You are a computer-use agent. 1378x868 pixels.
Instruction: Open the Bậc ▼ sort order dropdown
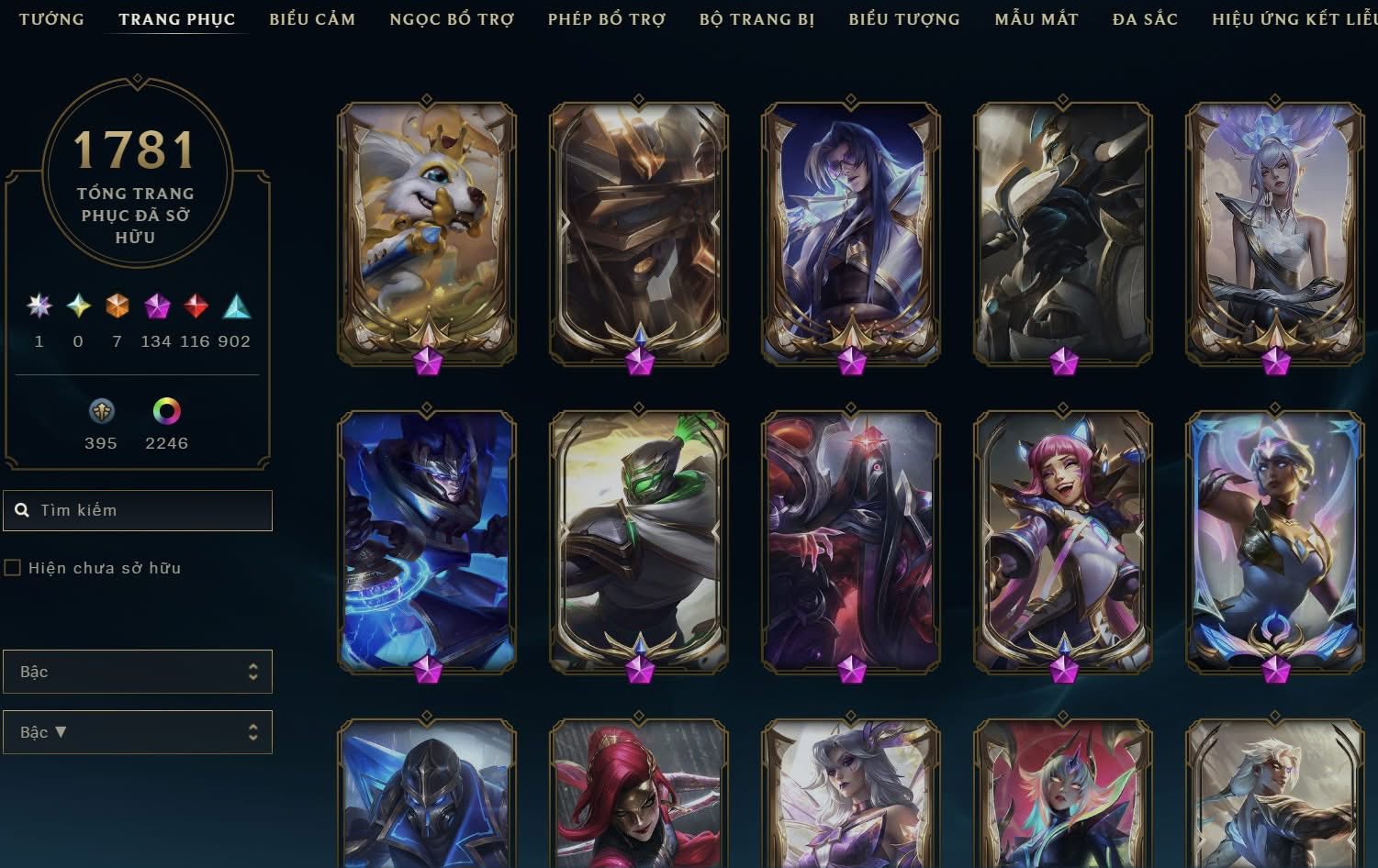point(138,731)
